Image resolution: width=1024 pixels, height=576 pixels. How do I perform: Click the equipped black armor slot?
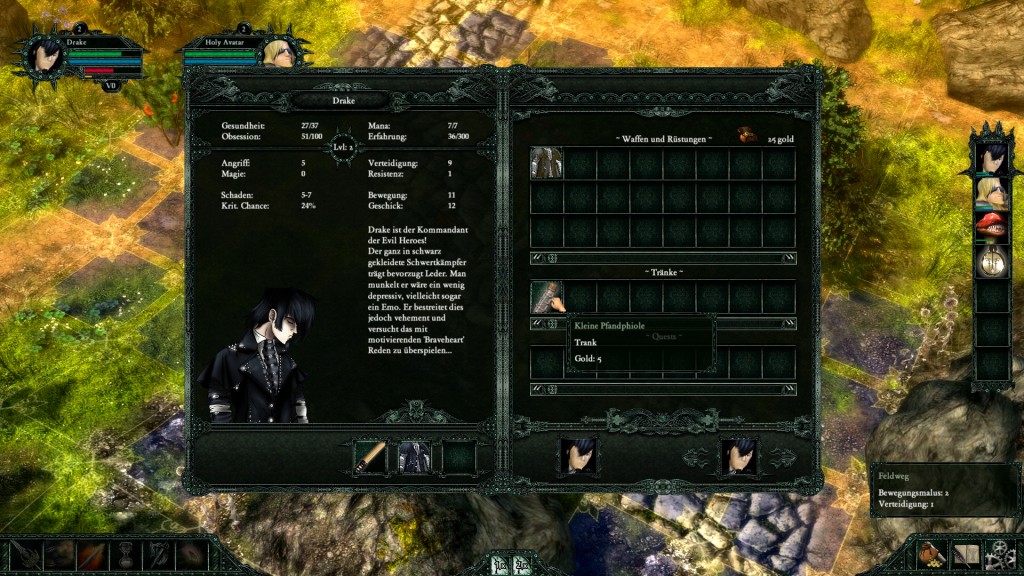pyautogui.click(x=414, y=457)
